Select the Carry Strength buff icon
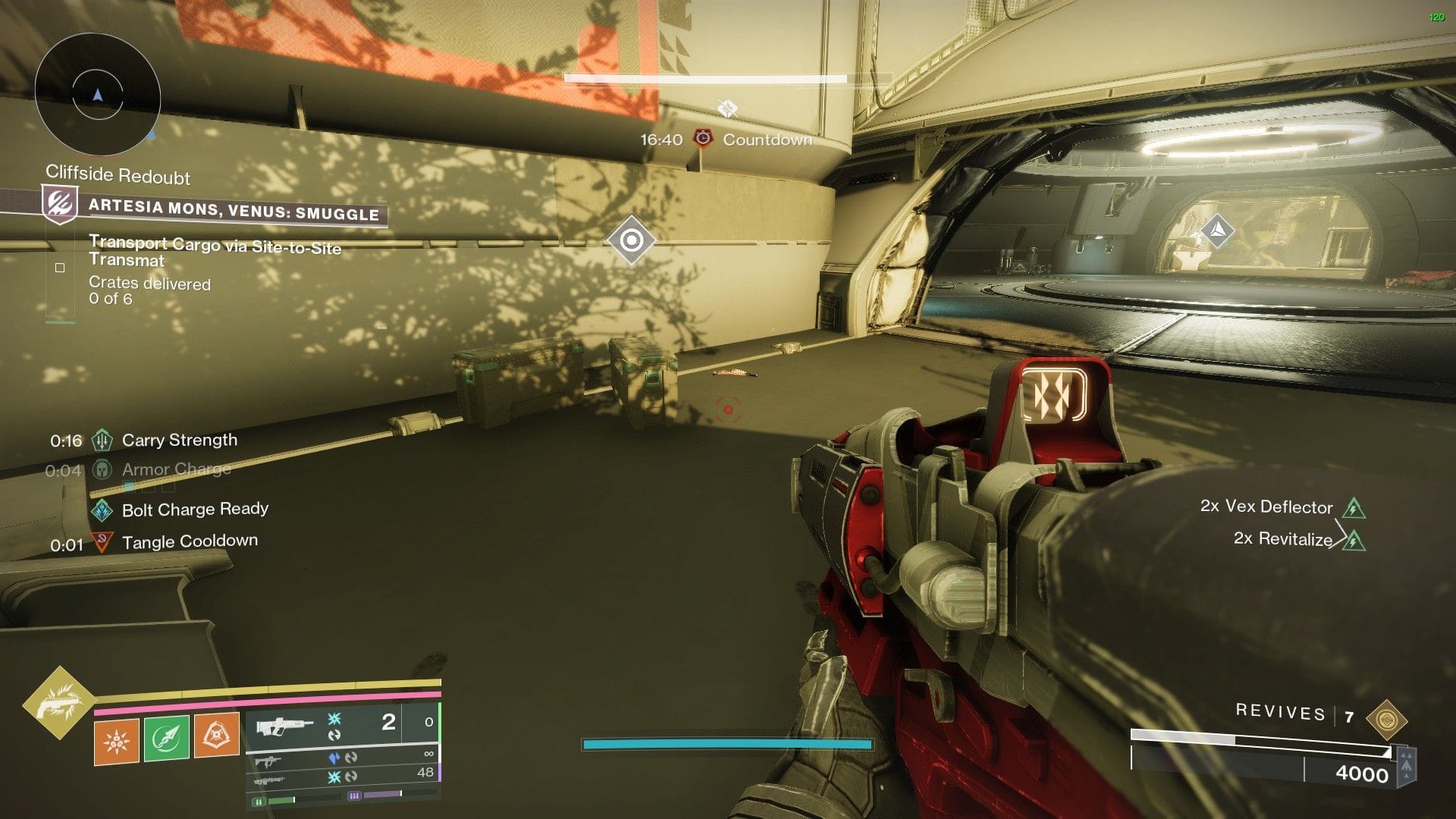The width and height of the screenshot is (1456, 819). coord(102,441)
